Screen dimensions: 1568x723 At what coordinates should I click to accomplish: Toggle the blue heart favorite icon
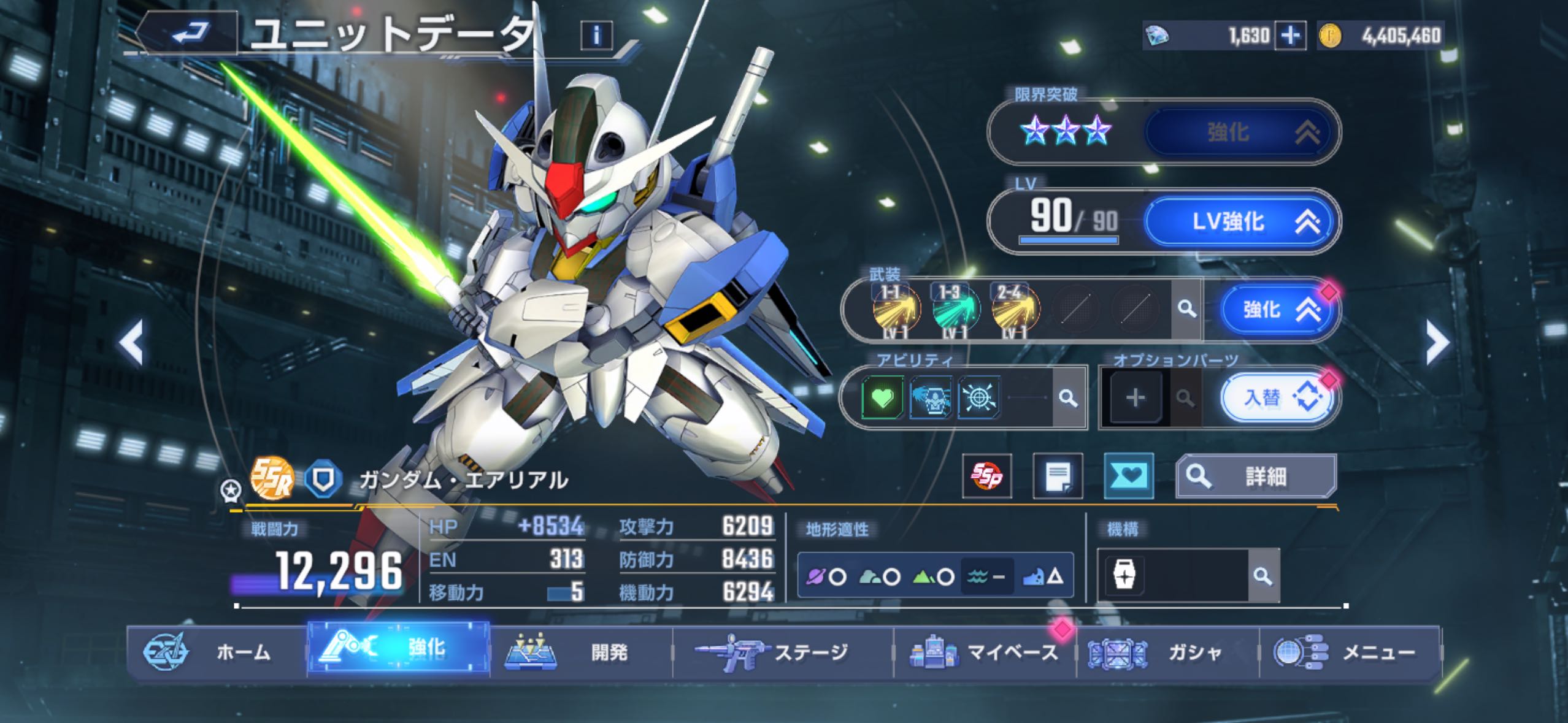coord(1128,476)
